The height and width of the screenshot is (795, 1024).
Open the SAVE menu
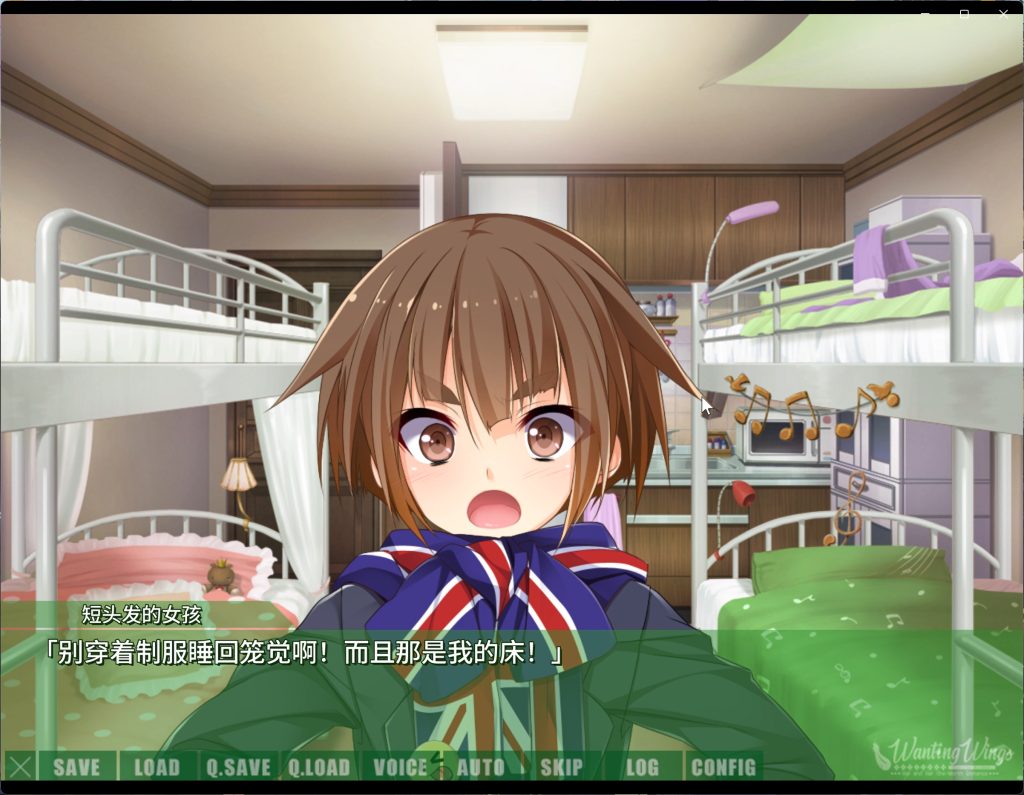click(x=77, y=767)
